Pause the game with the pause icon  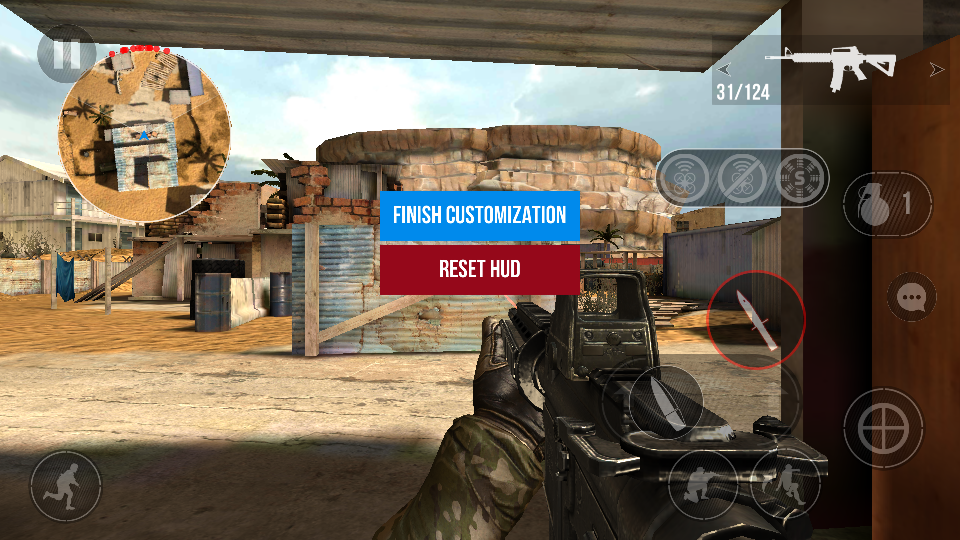(66, 53)
